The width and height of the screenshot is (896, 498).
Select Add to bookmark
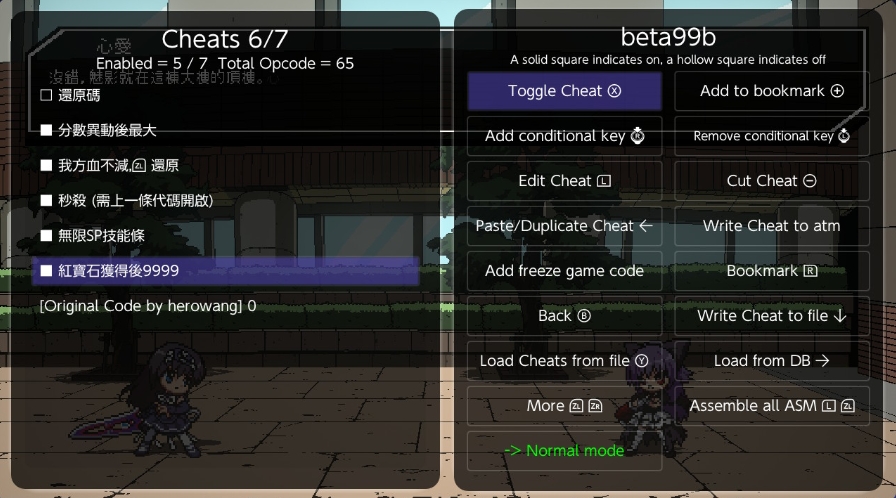click(x=771, y=91)
